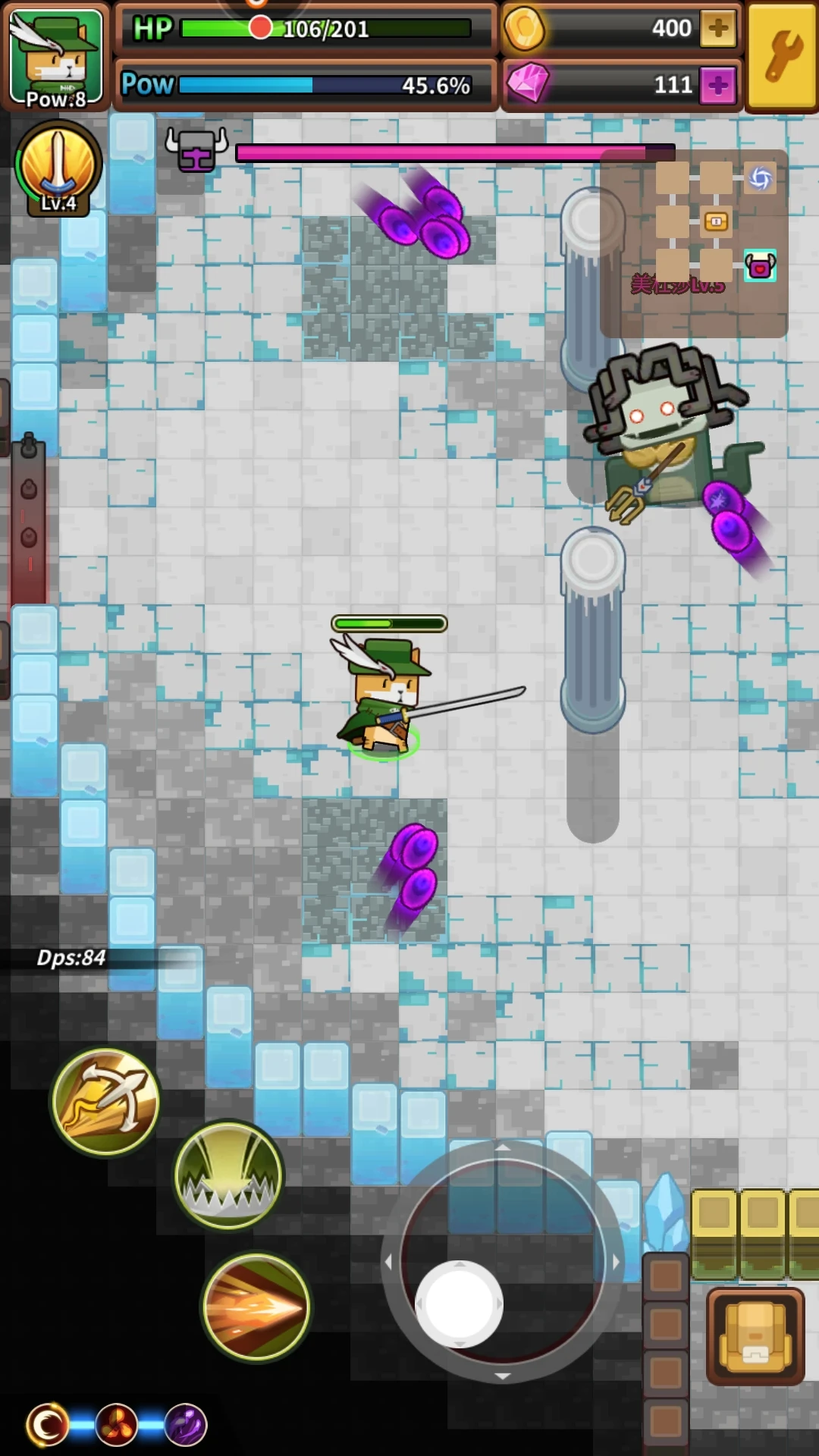Fire the flaming arrow skill
Viewport: 819px width, 1456px height.
[256, 1307]
